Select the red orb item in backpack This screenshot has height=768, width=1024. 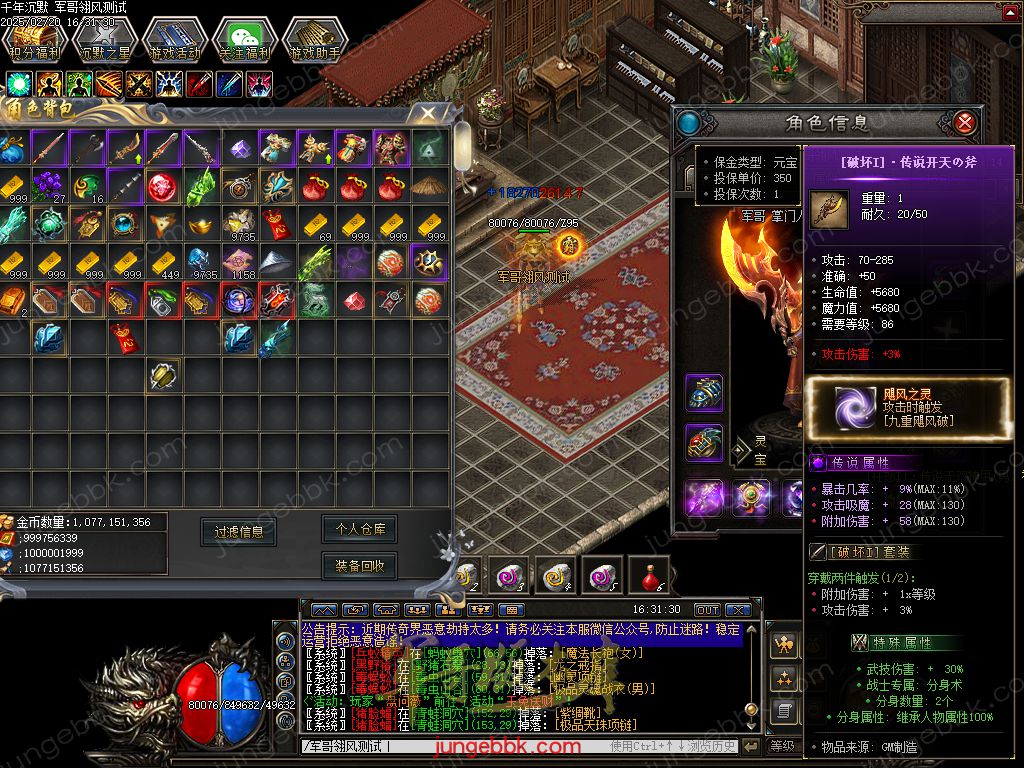[161, 186]
